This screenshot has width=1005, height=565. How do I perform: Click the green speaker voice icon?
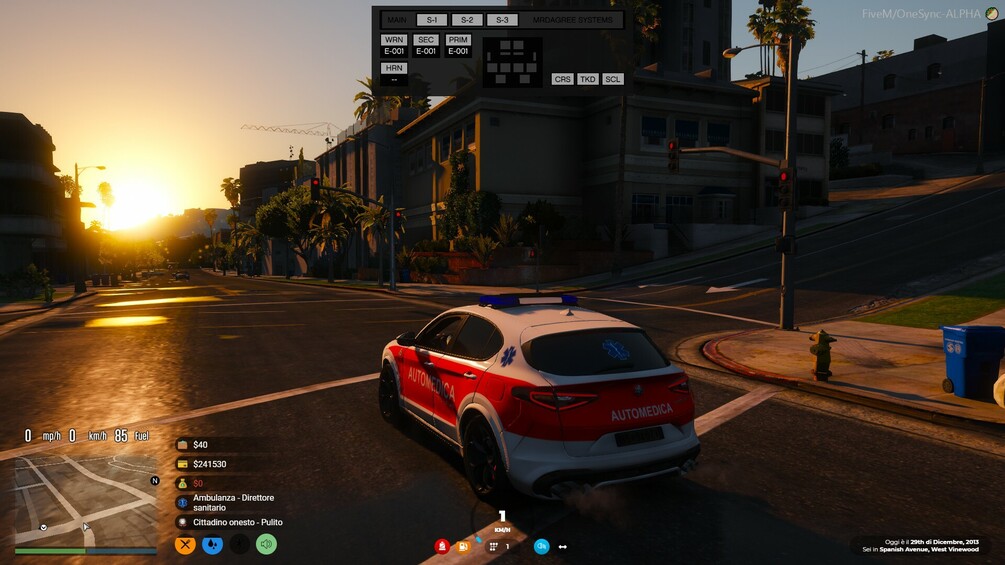[x=266, y=545]
